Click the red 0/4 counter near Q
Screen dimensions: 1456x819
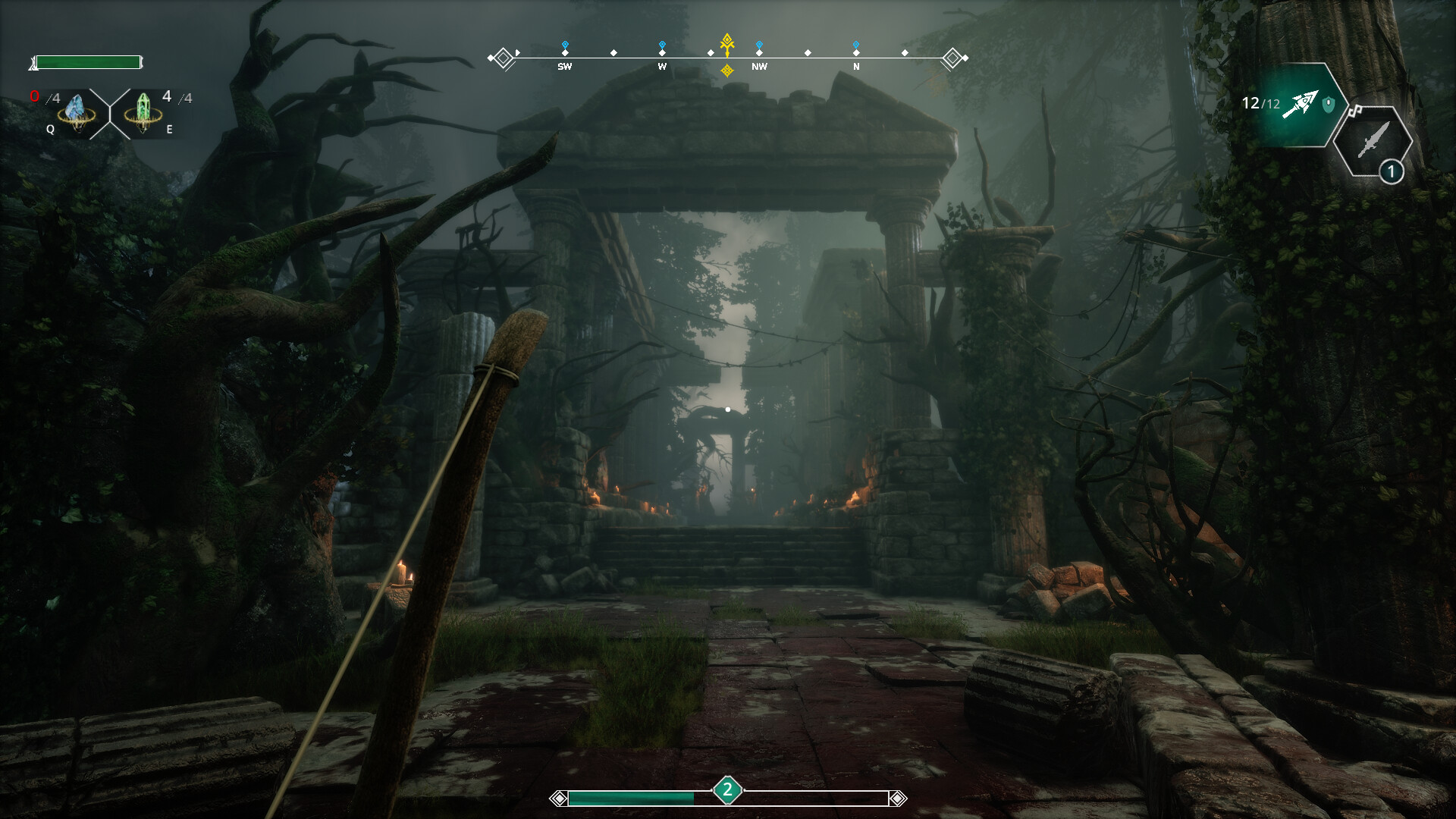pos(38,96)
